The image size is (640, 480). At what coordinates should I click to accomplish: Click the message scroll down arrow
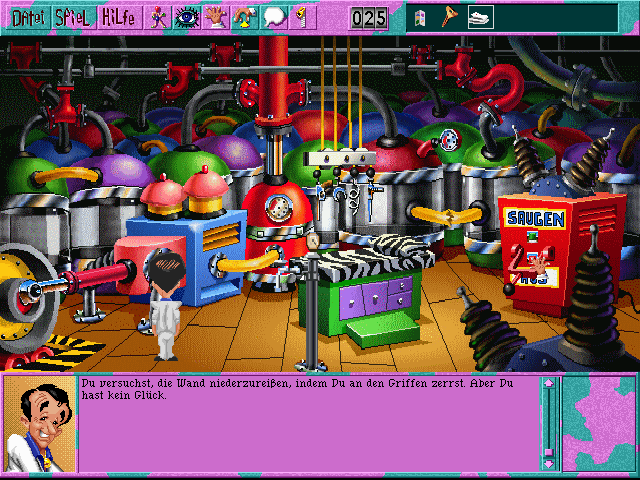coord(548,463)
